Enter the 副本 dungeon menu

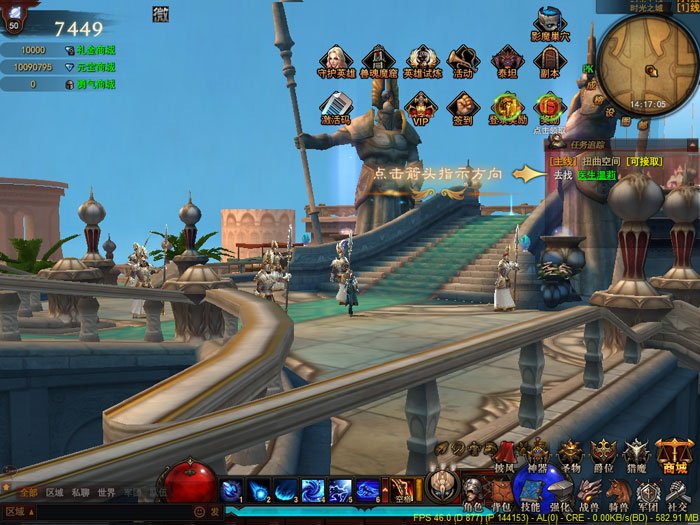(x=549, y=59)
